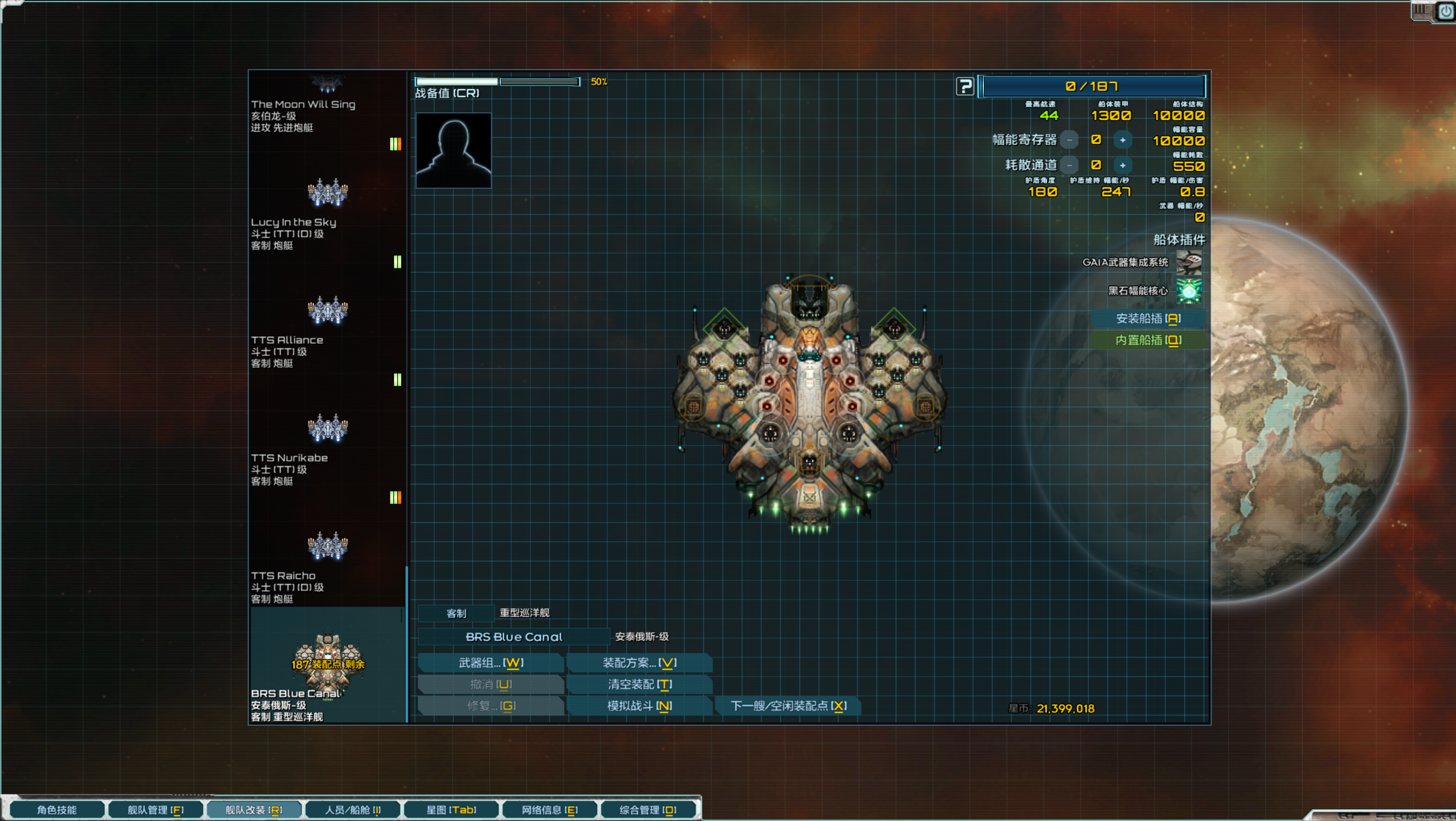Open 内置船插 built-in hullmods

1148,340
